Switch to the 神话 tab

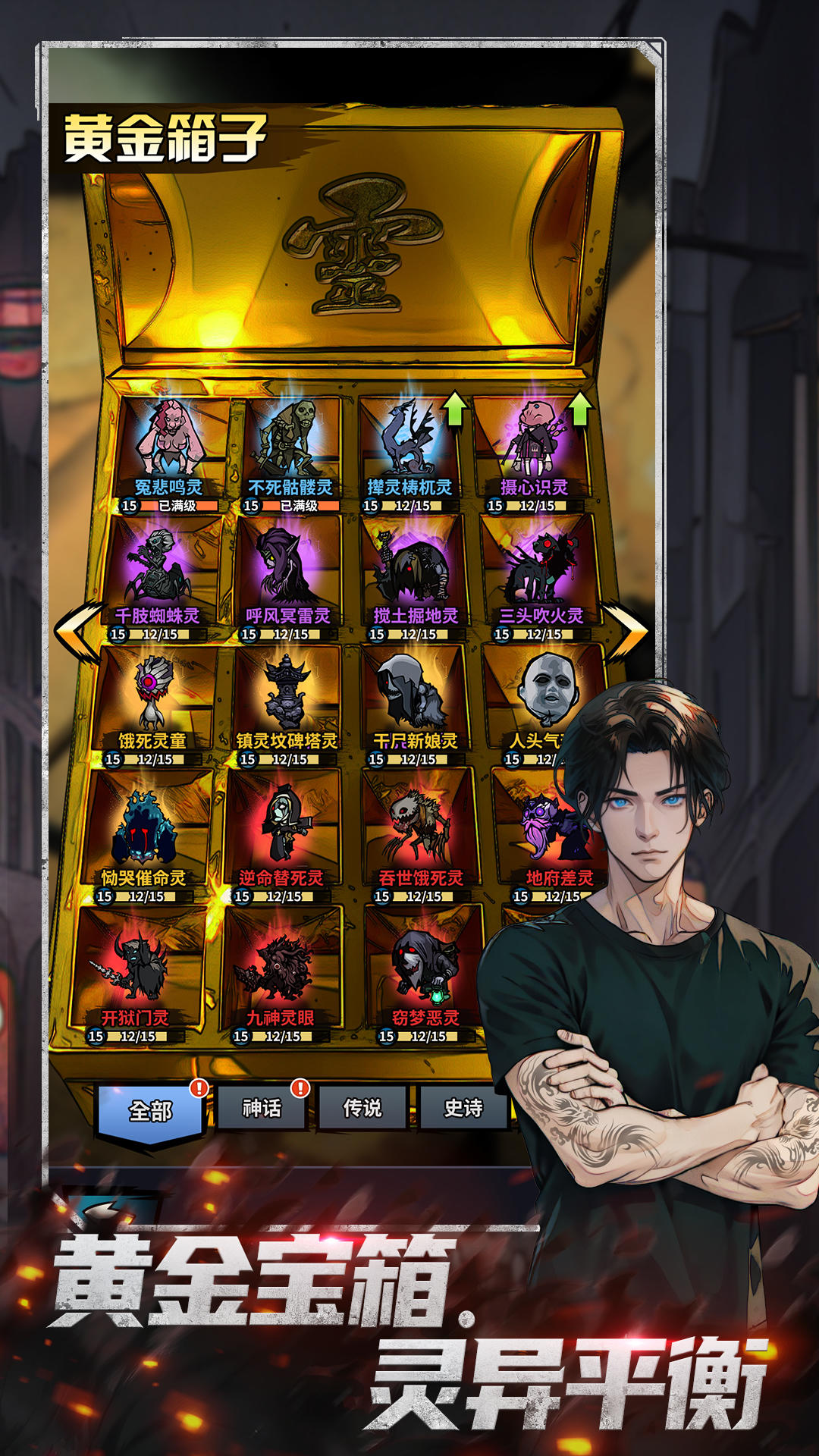pos(262,1109)
